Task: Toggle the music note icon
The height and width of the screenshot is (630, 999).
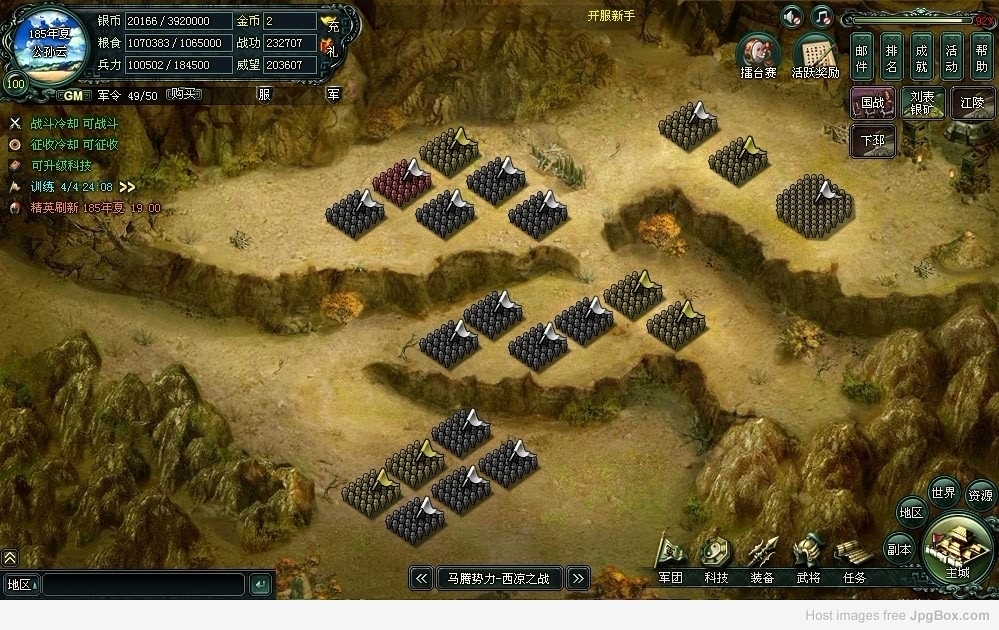Action: (821, 17)
